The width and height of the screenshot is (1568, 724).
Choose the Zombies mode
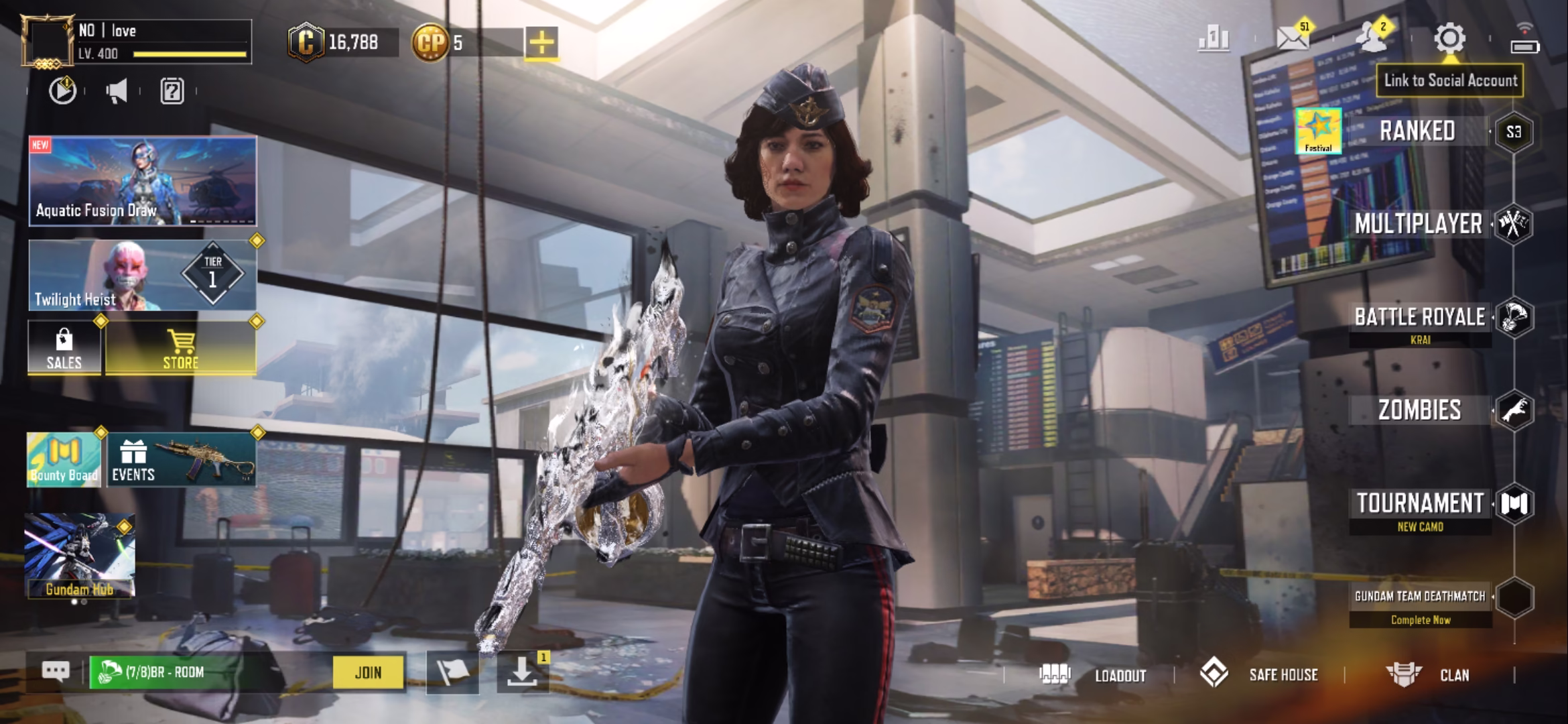tap(1419, 410)
